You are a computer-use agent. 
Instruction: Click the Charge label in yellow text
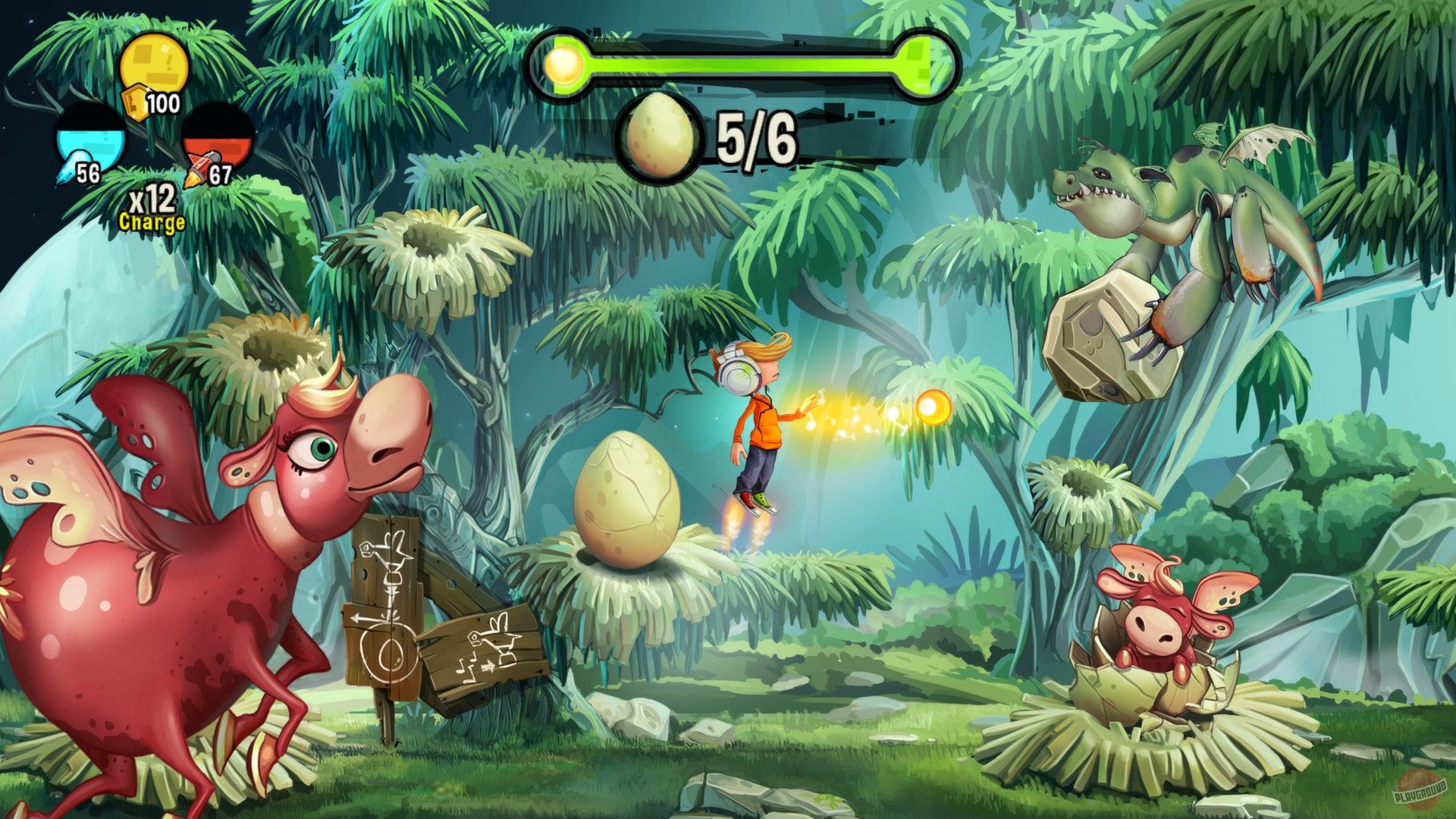point(151,222)
